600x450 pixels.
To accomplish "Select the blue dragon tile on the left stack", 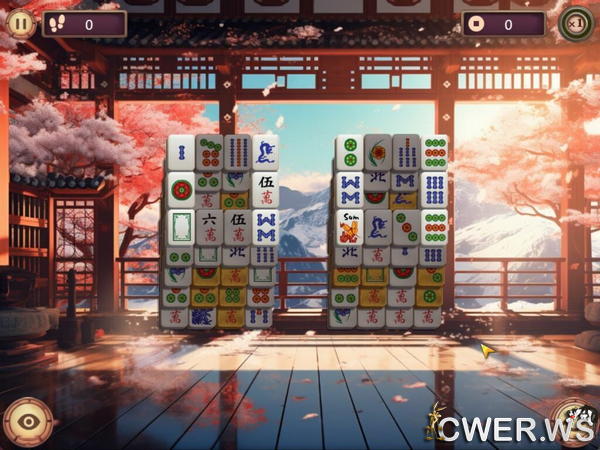I will [x=265, y=152].
